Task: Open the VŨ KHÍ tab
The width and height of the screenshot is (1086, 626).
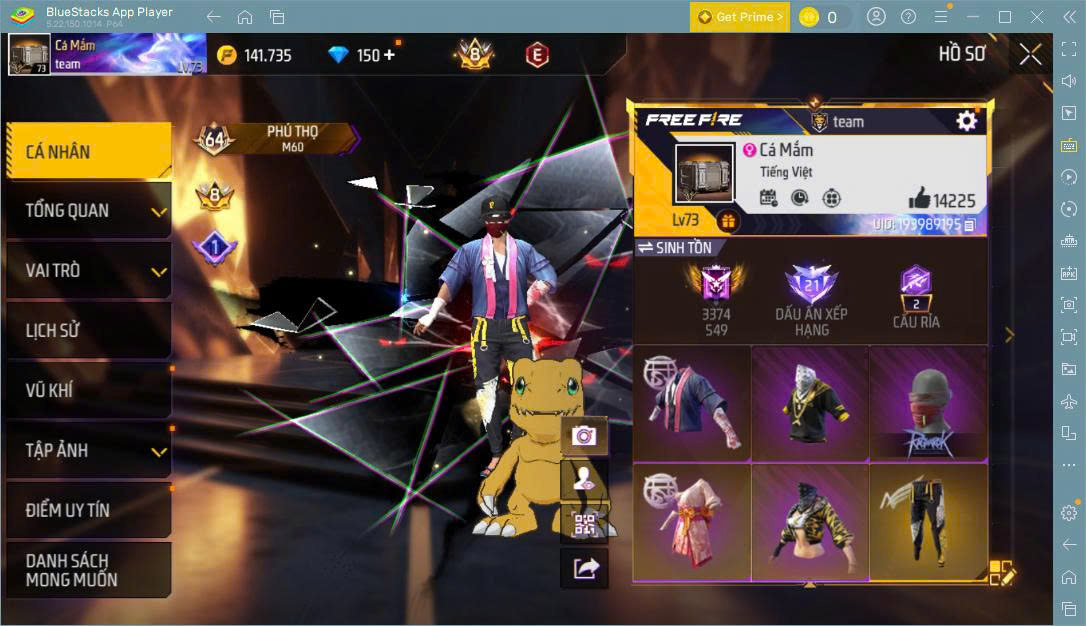Action: click(x=88, y=390)
